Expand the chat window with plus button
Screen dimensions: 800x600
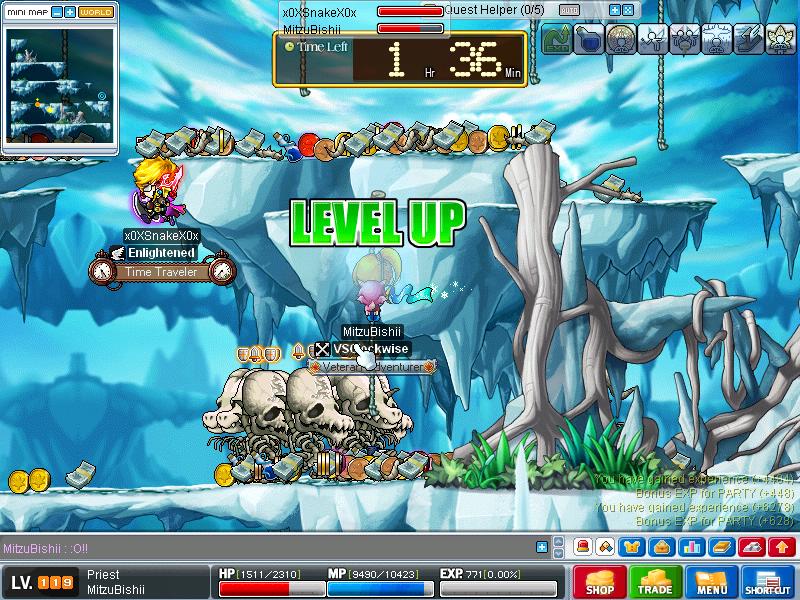(x=542, y=547)
